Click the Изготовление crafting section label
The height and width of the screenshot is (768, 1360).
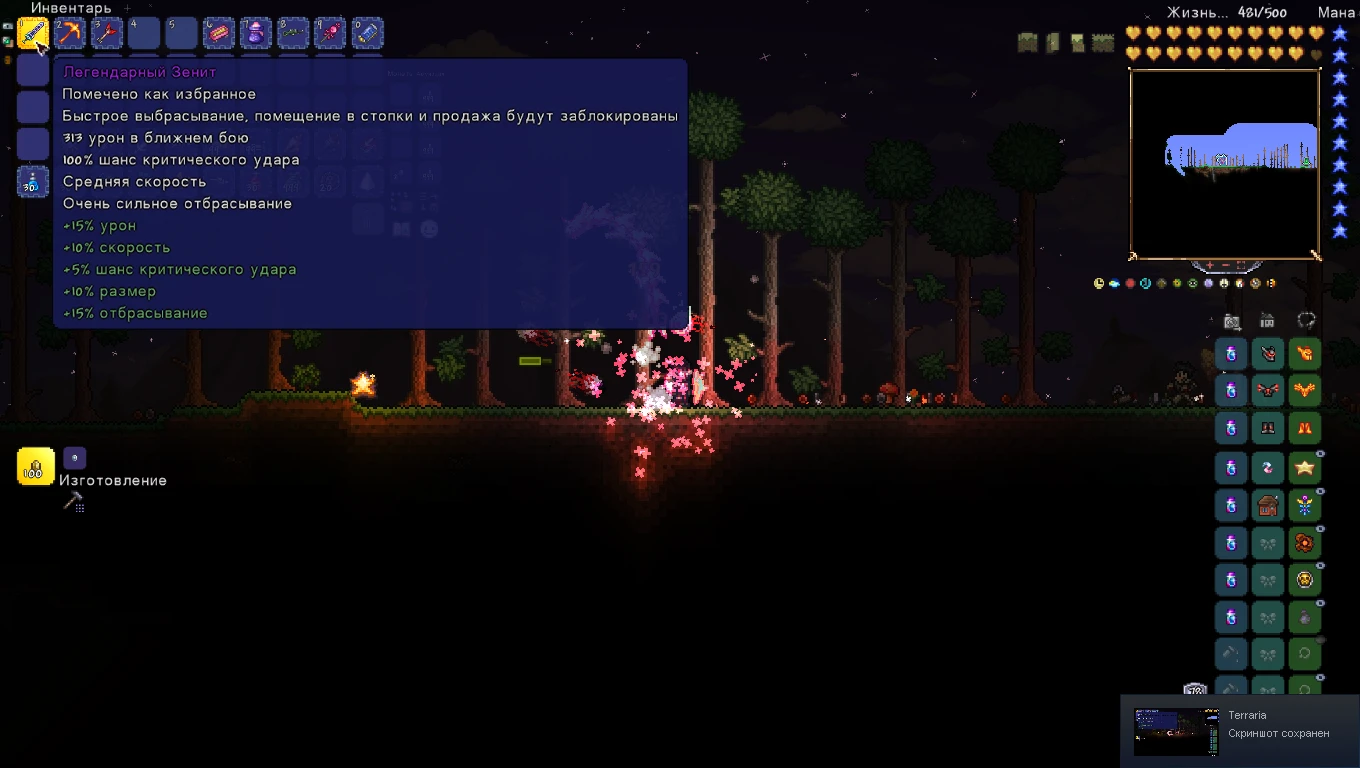tap(112, 480)
